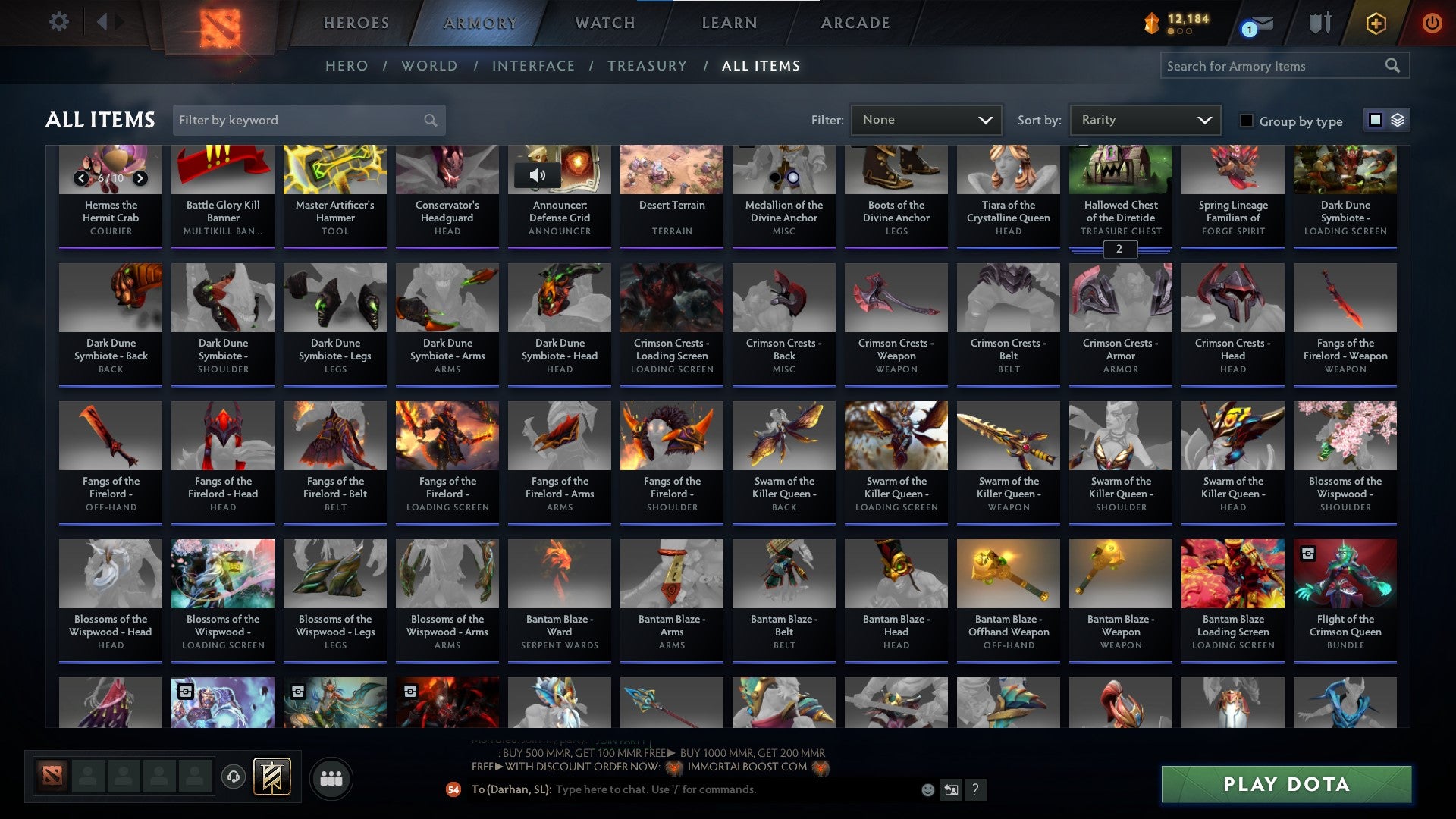Expand next Hermit Crab preview with right arrow
Viewport: 1456px width, 819px height.
pyautogui.click(x=140, y=179)
